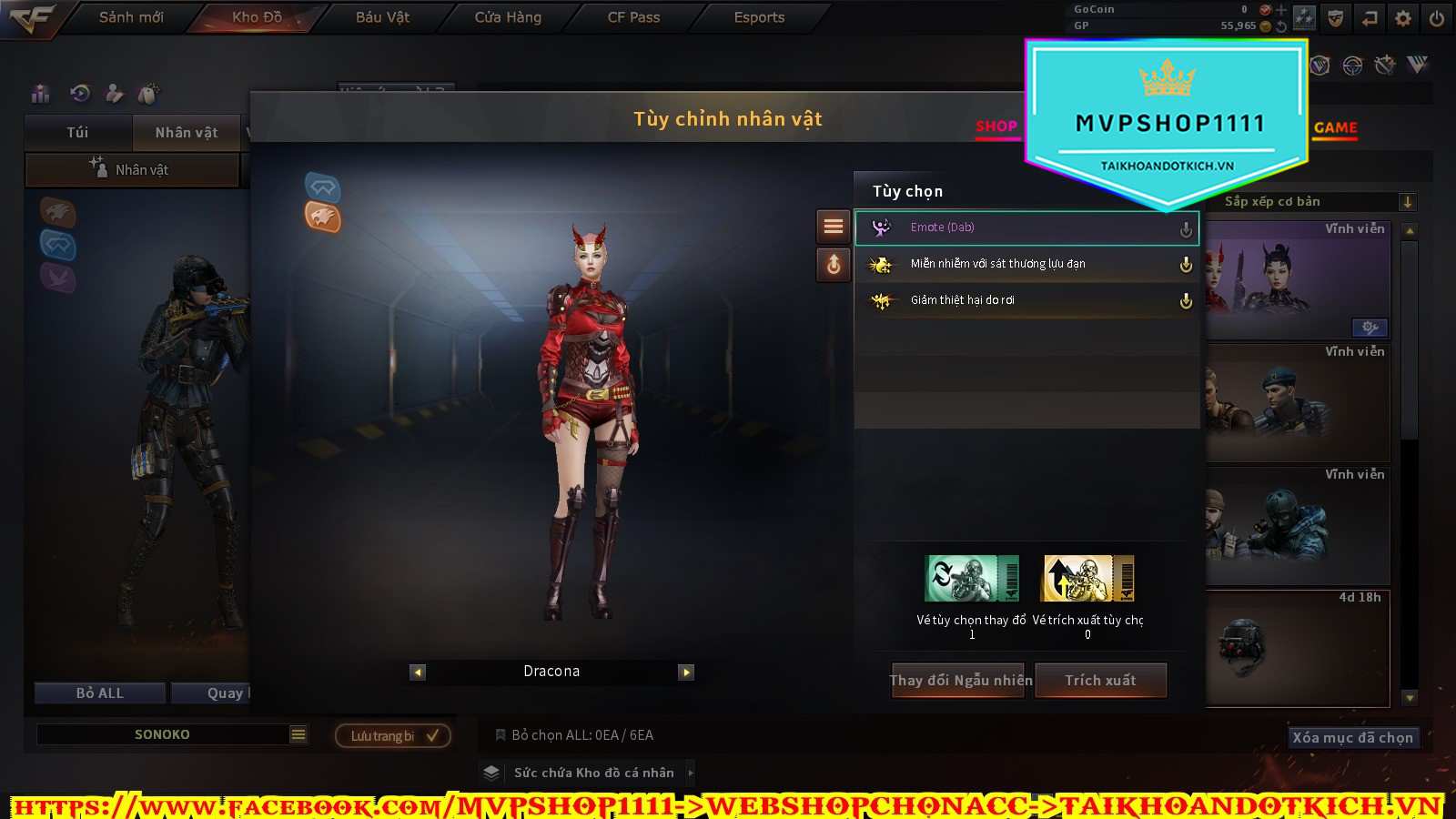Go to the CF Pass tab
Image resolution: width=1456 pixels, height=819 pixels.
point(633,17)
